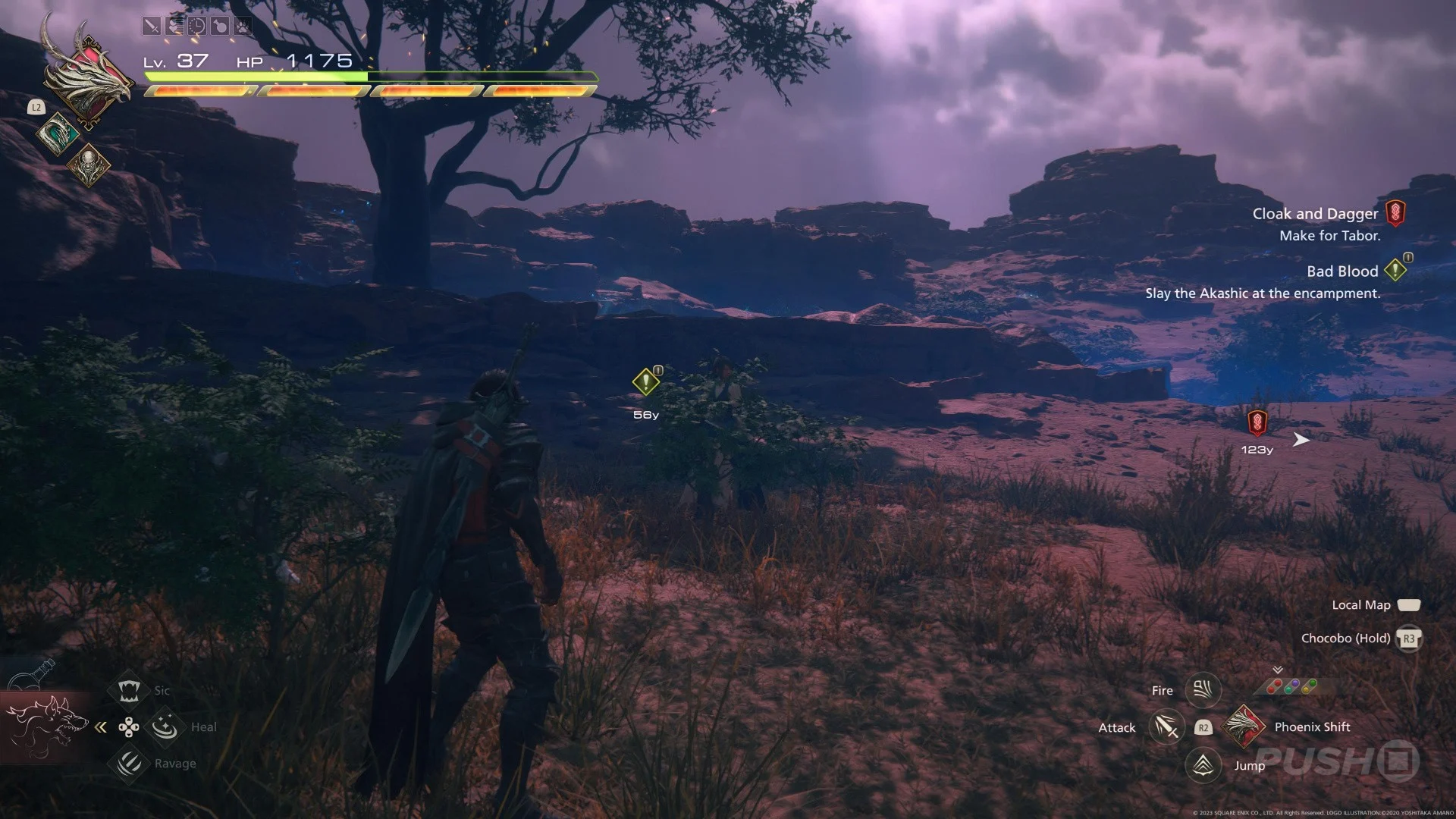Pick the Titan Eikon icon
The width and height of the screenshot is (1456, 819).
(89, 165)
